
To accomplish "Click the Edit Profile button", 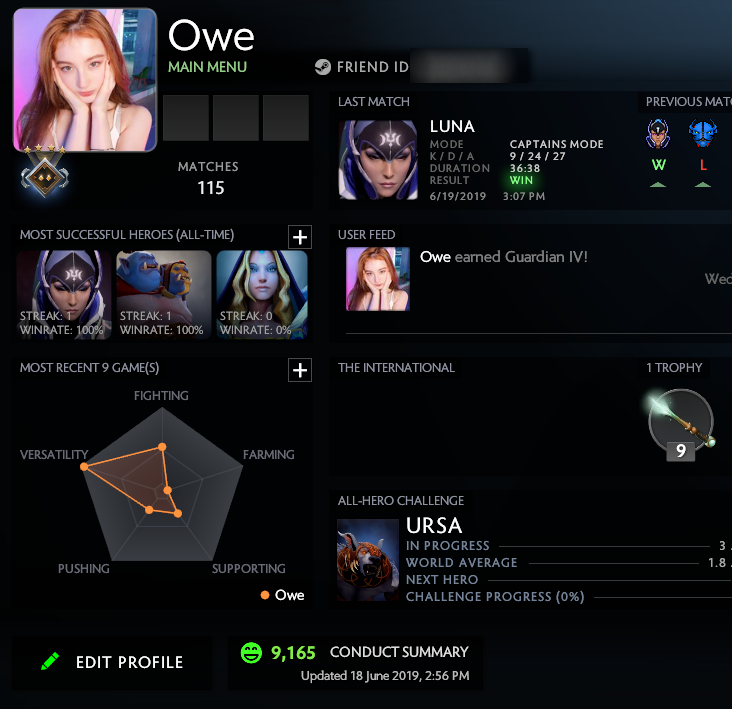I will [x=112, y=662].
